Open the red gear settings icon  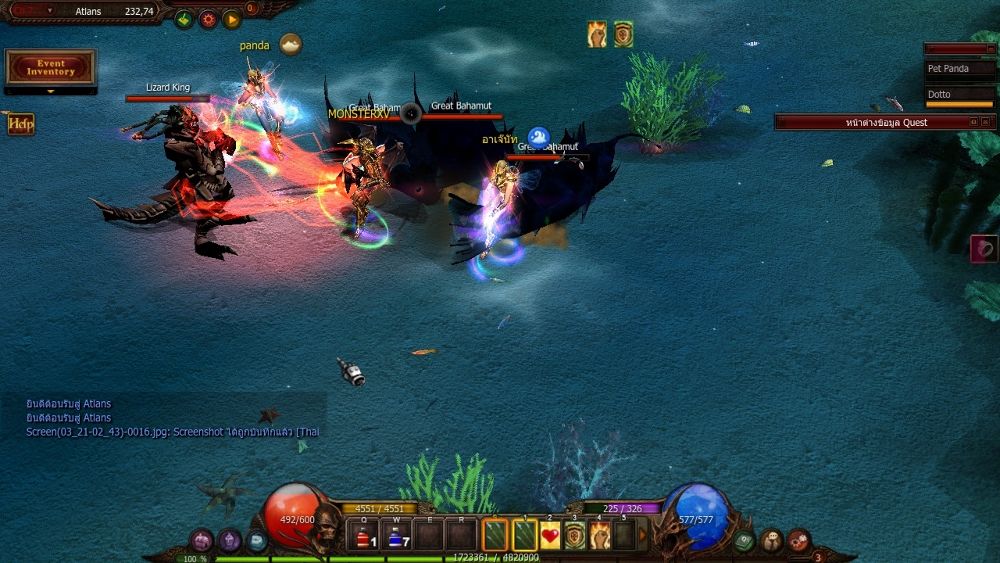coord(208,19)
